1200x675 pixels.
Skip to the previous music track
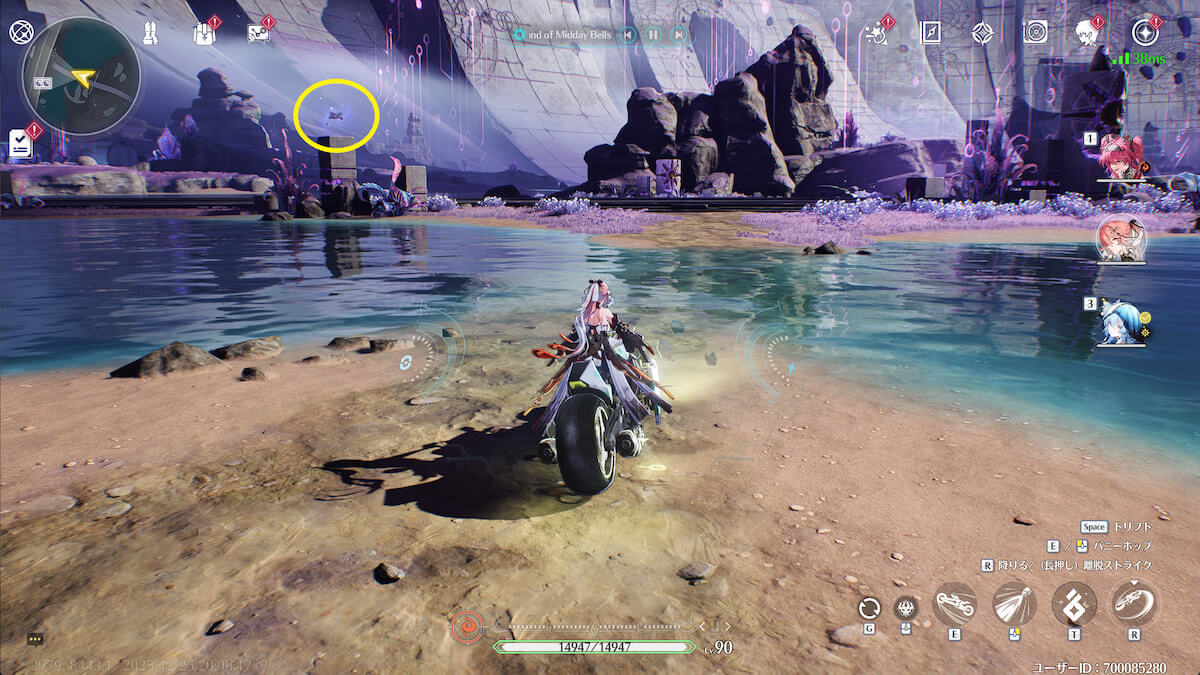[x=628, y=35]
